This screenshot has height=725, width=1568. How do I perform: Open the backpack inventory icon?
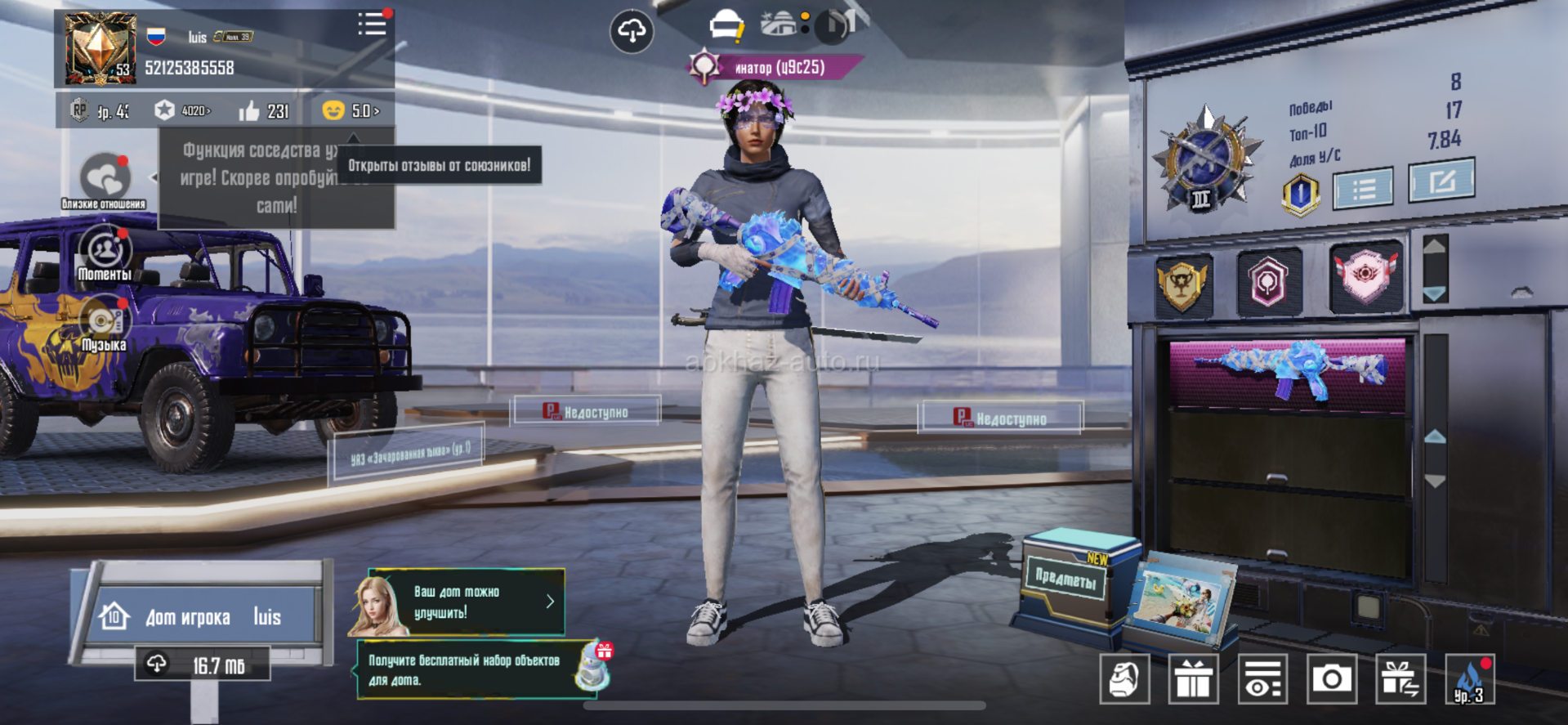tap(1124, 679)
